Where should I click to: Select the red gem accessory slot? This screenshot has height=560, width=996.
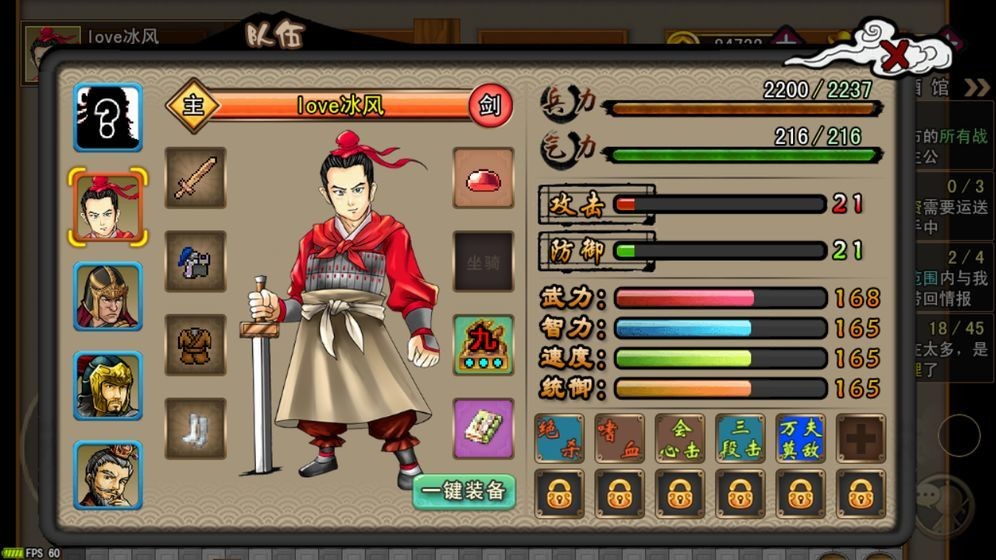click(x=483, y=178)
